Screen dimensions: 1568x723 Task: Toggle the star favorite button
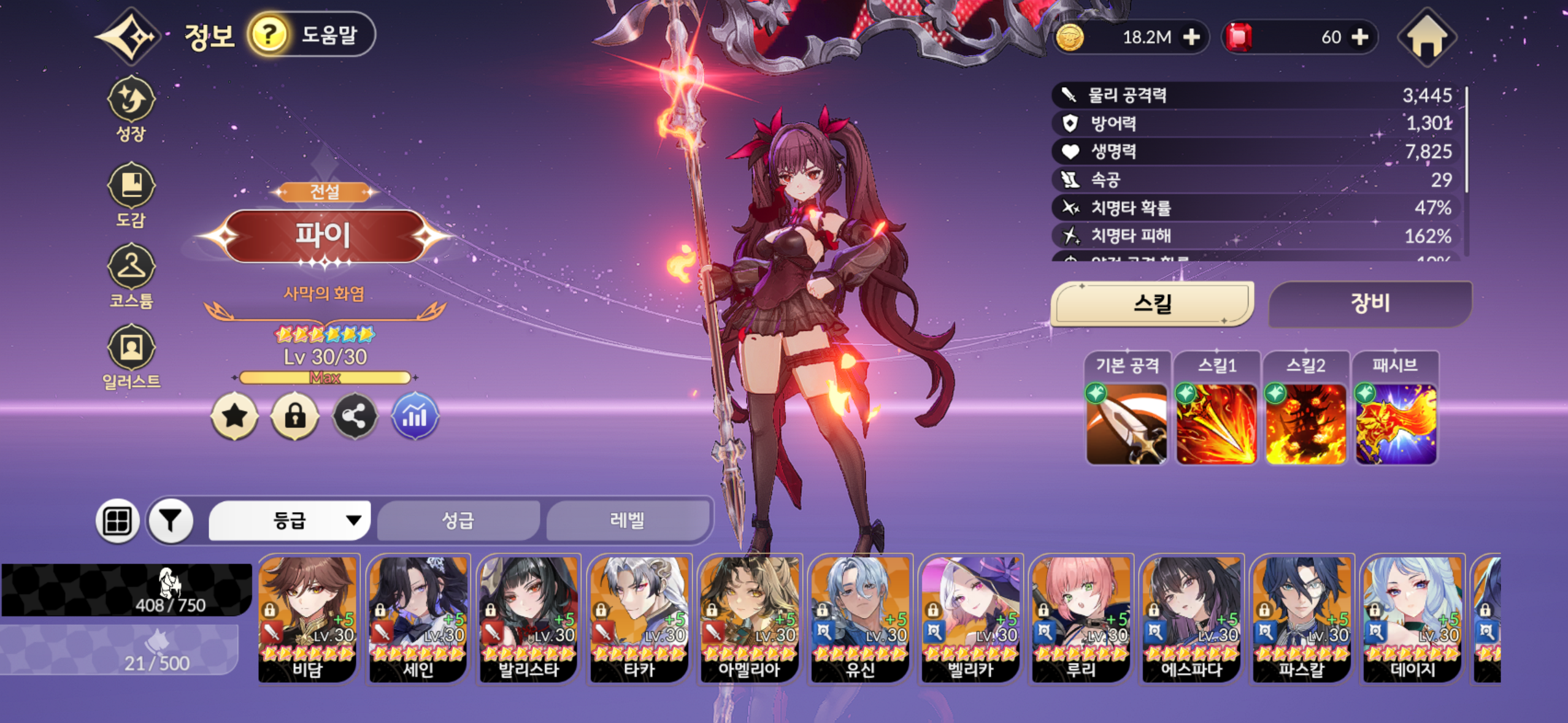click(x=234, y=417)
